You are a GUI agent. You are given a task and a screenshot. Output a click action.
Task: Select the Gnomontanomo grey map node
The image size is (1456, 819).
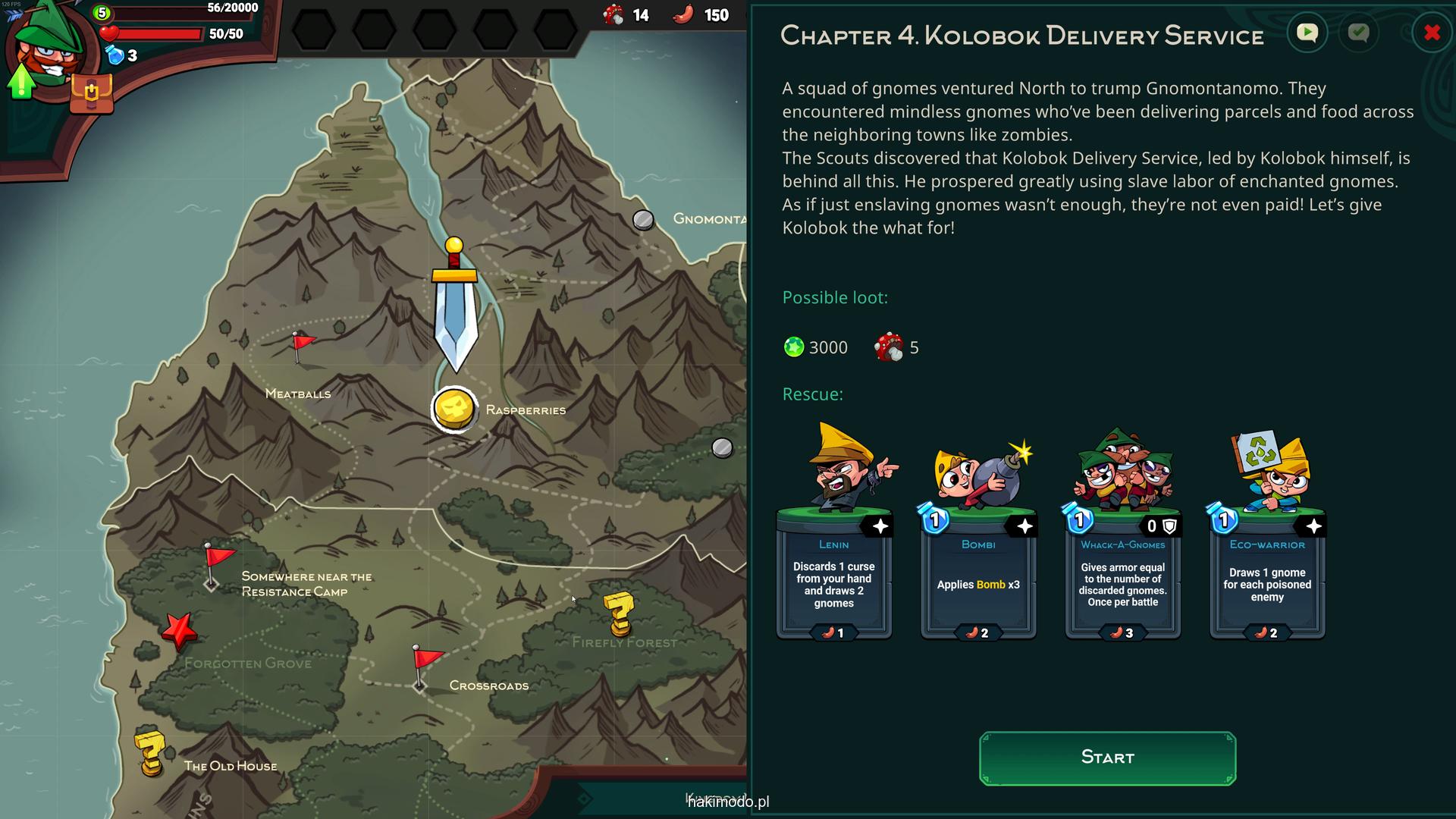(643, 220)
